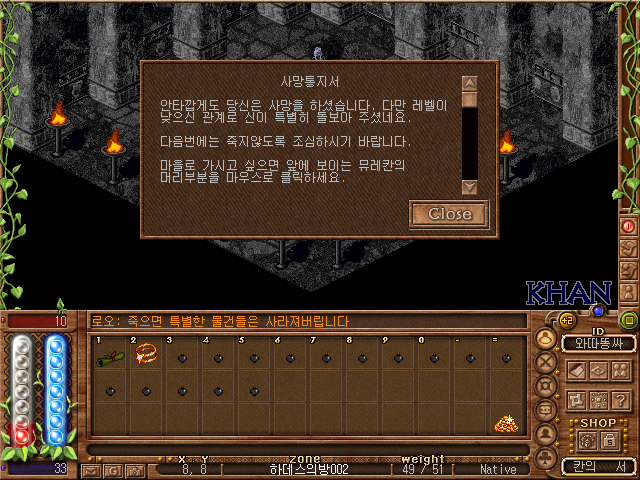
Task: Click the G button on bottom bar
Action: point(113,469)
